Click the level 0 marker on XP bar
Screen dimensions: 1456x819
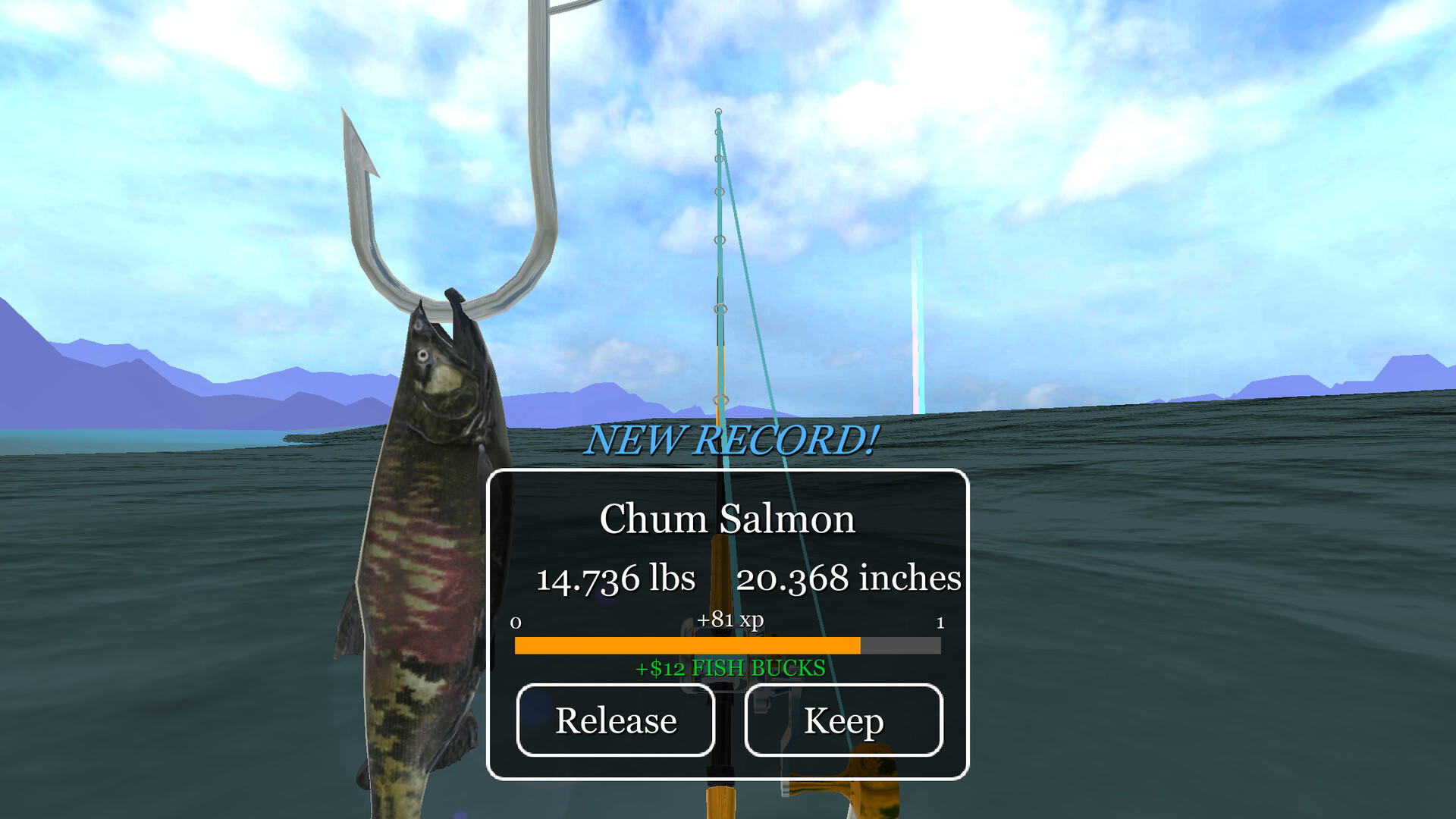[x=516, y=621]
